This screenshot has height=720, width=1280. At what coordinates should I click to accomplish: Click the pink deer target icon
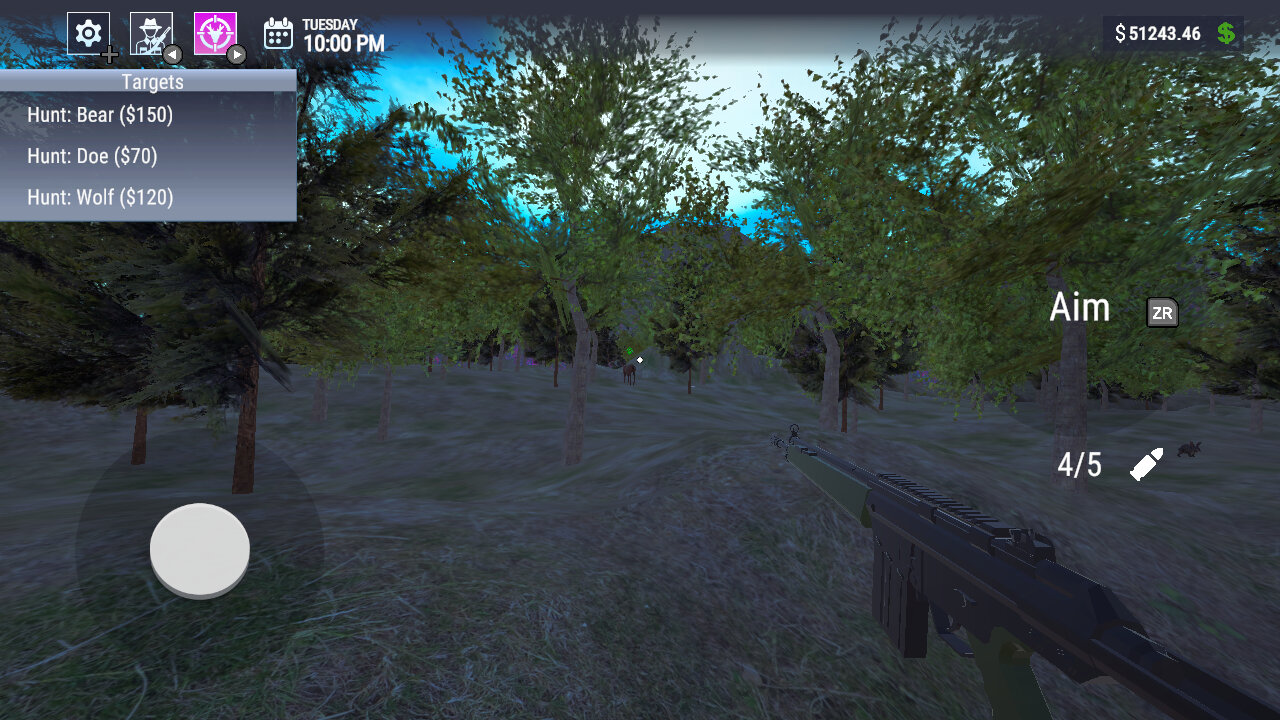click(x=215, y=30)
